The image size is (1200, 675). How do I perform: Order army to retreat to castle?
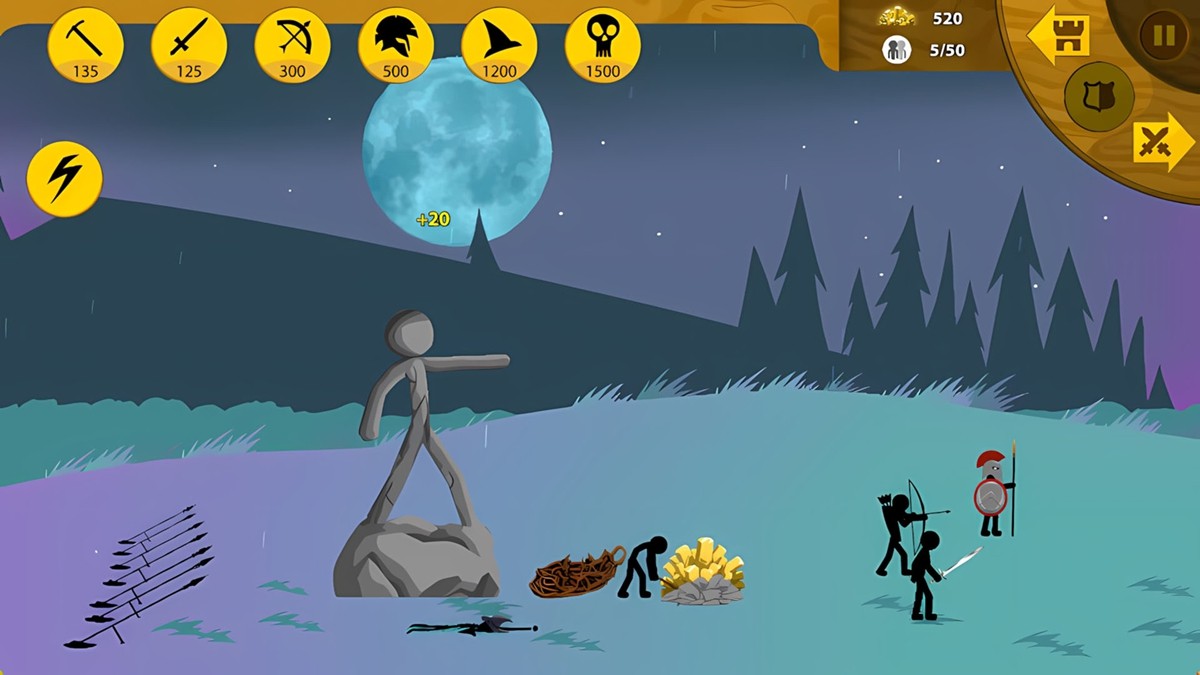coord(1059,36)
